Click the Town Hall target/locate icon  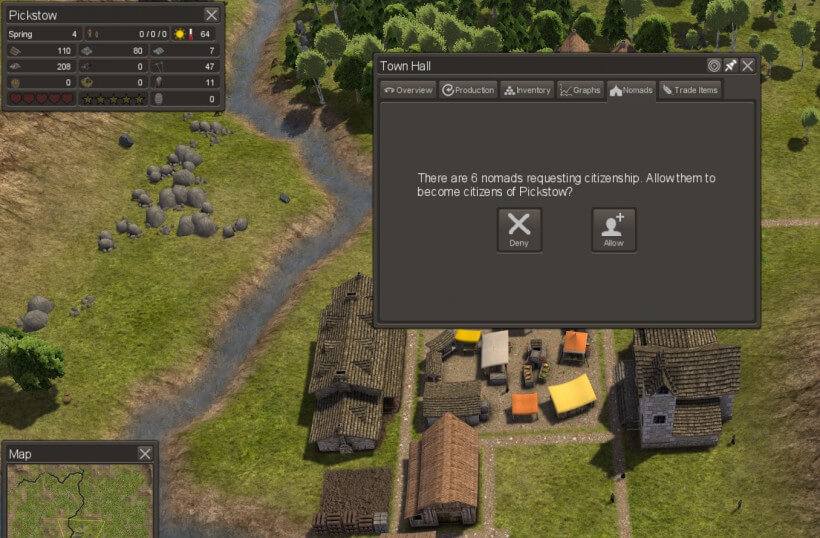[713, 66]
